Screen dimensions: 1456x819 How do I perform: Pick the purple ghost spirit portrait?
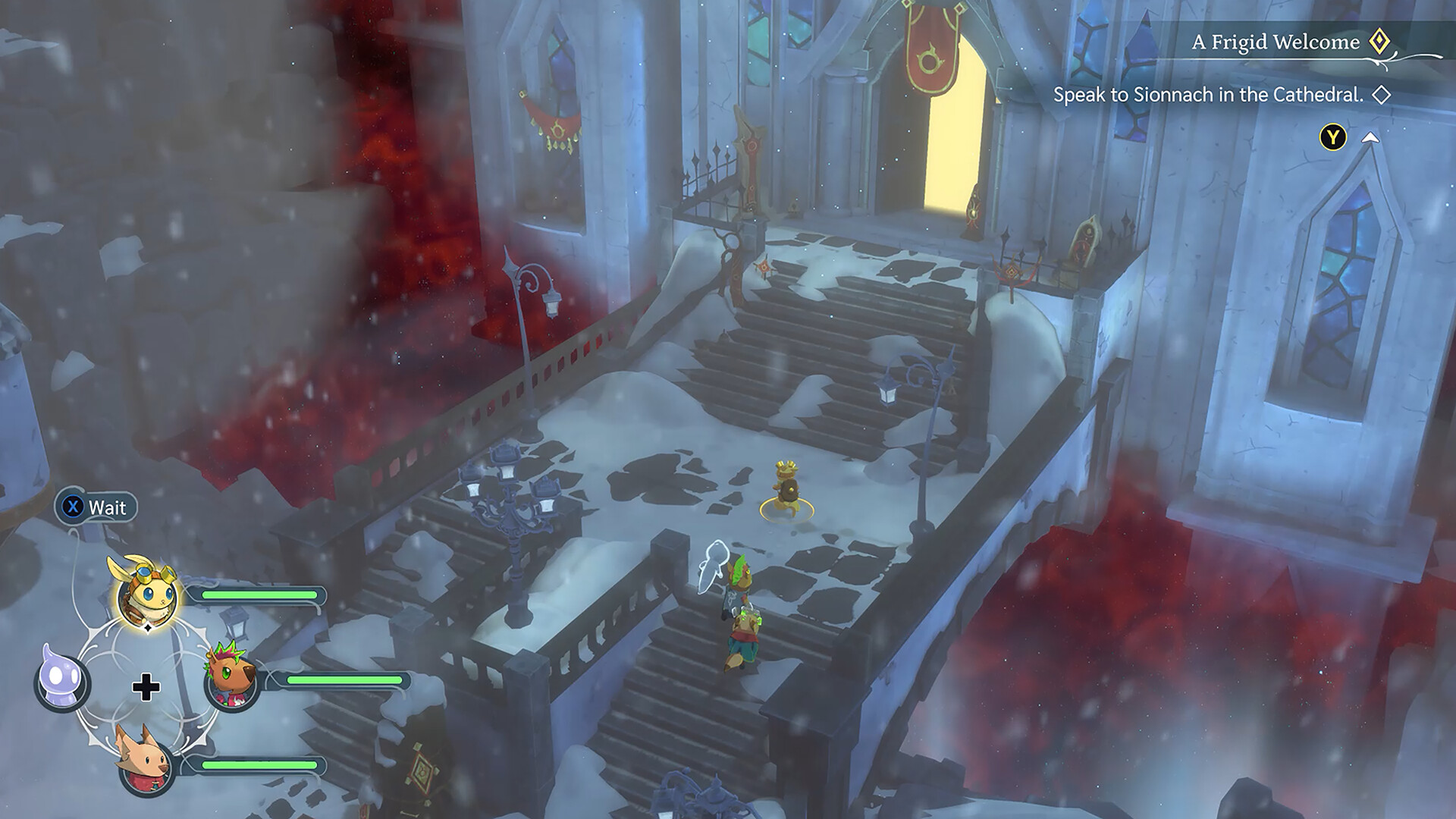[62, 680]
